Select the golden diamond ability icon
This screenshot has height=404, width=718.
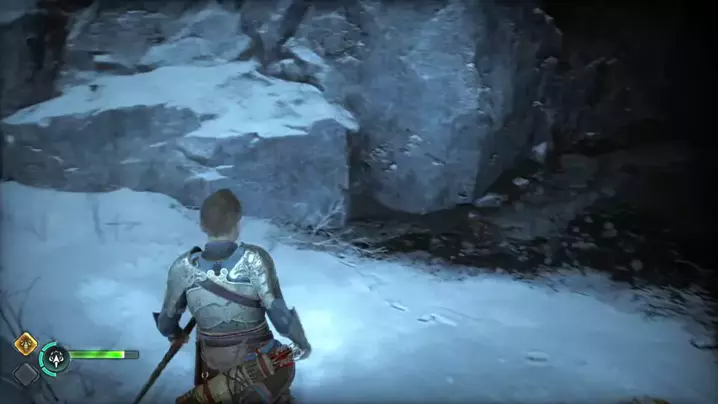(25, 343)
